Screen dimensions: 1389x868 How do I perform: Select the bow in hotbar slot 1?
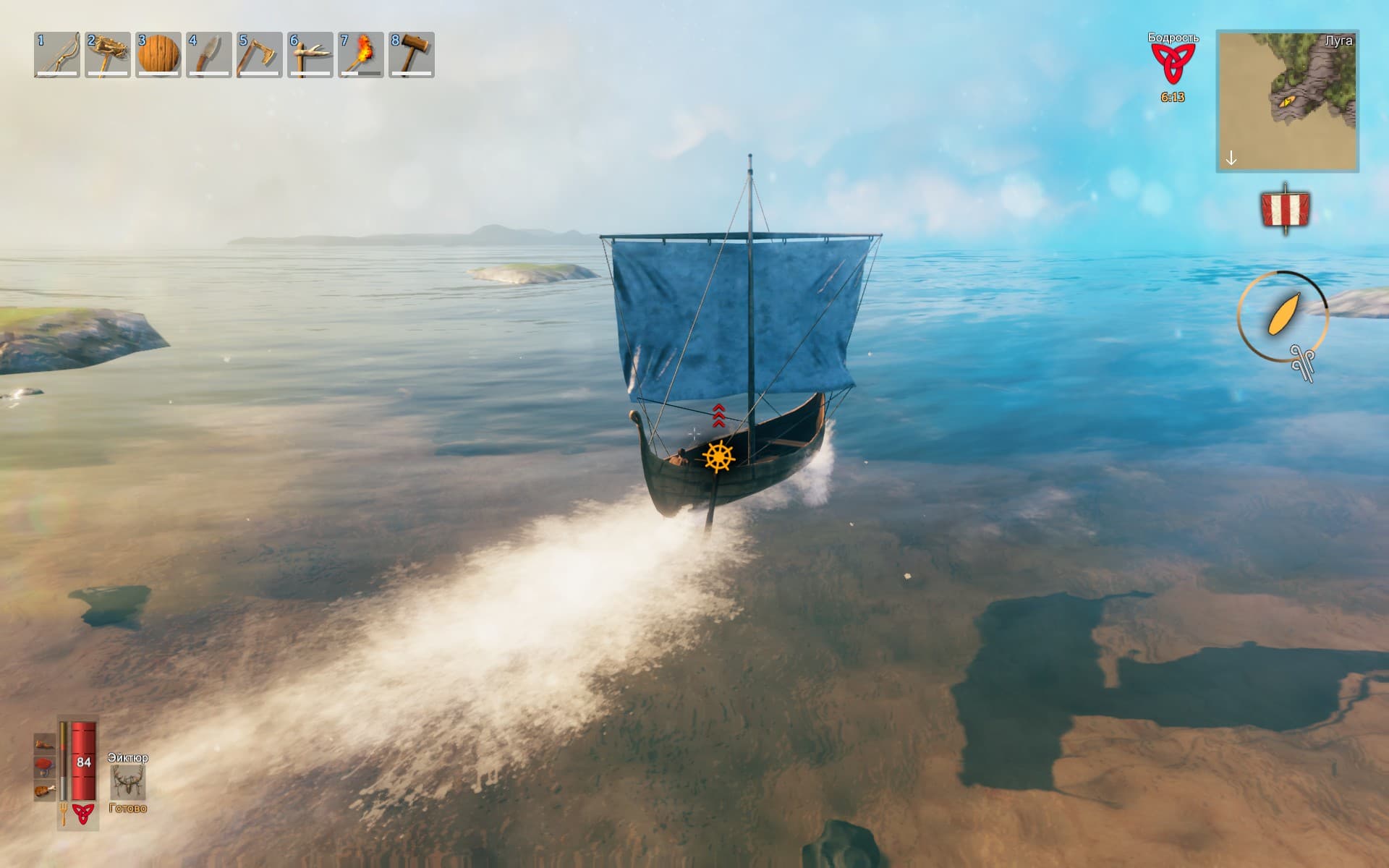[x=57, y=54]
